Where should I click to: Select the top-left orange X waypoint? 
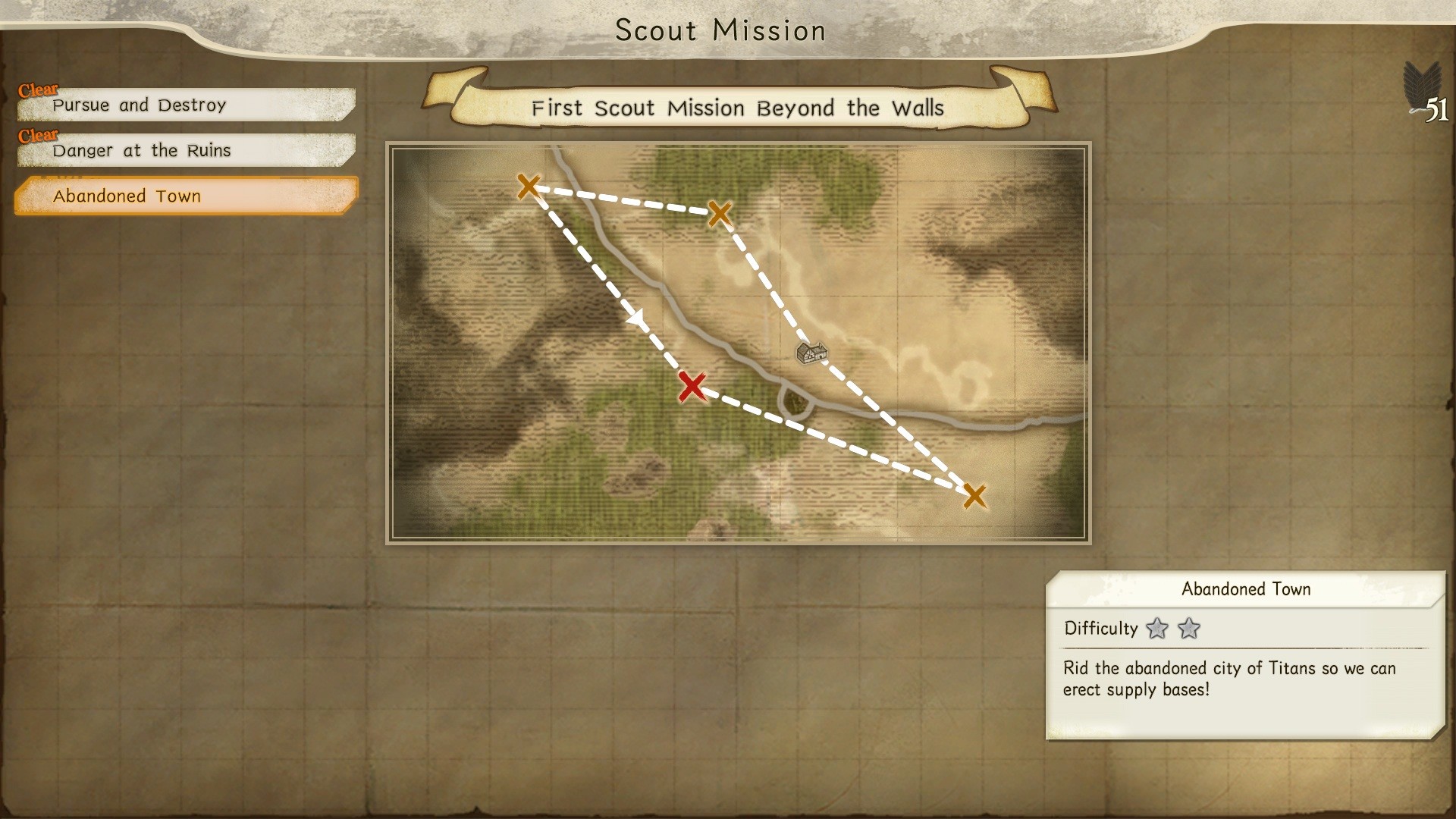528,186
